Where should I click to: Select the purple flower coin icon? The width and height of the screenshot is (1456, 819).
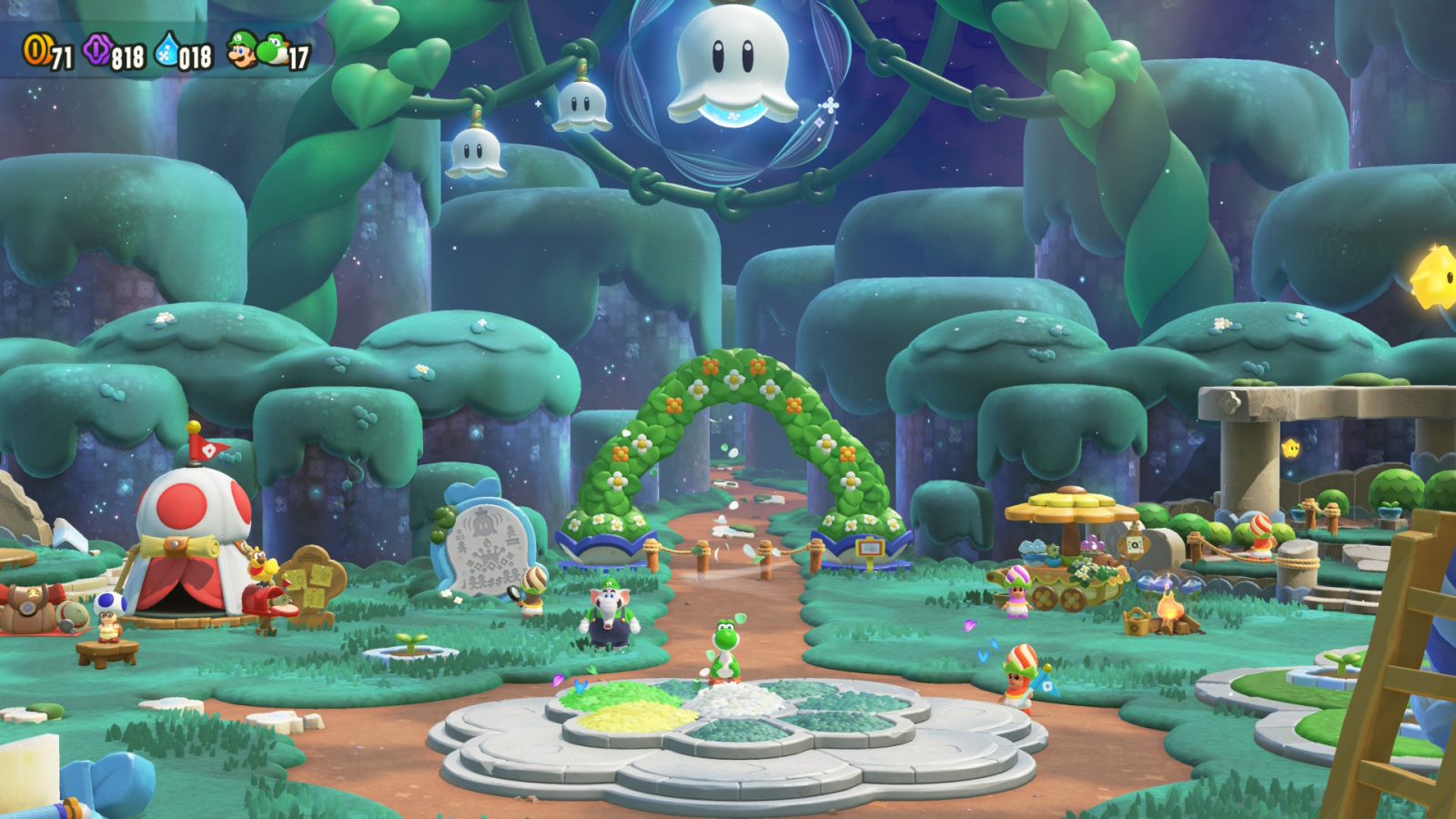96,50
